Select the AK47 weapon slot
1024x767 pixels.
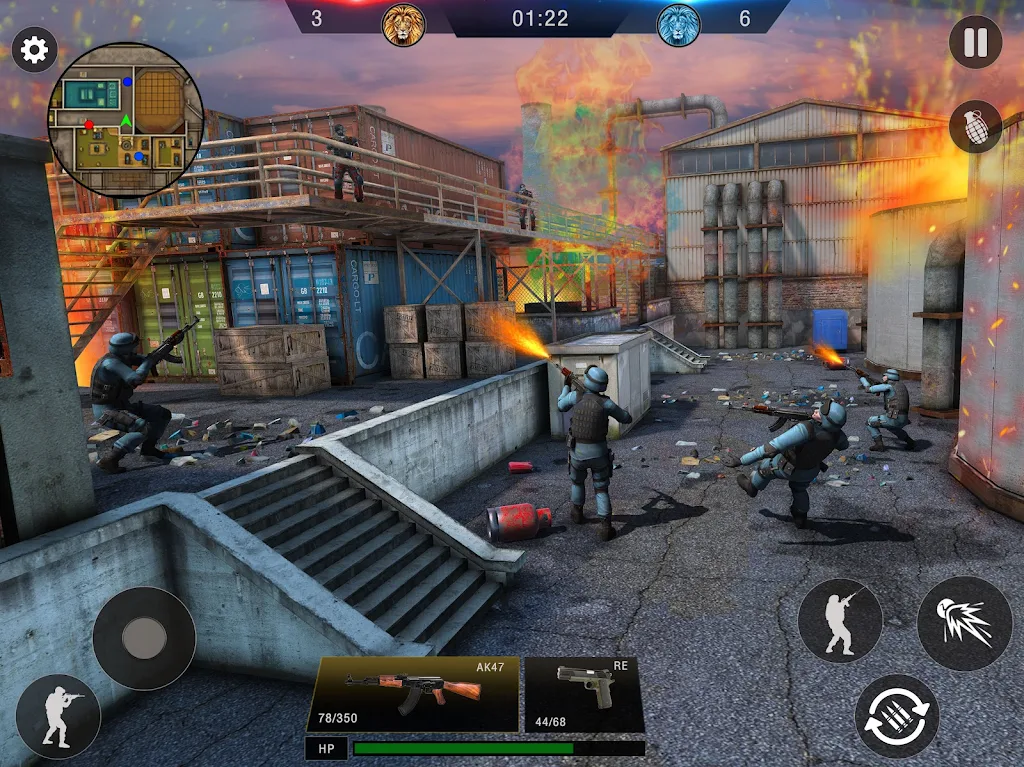[413, 692]
